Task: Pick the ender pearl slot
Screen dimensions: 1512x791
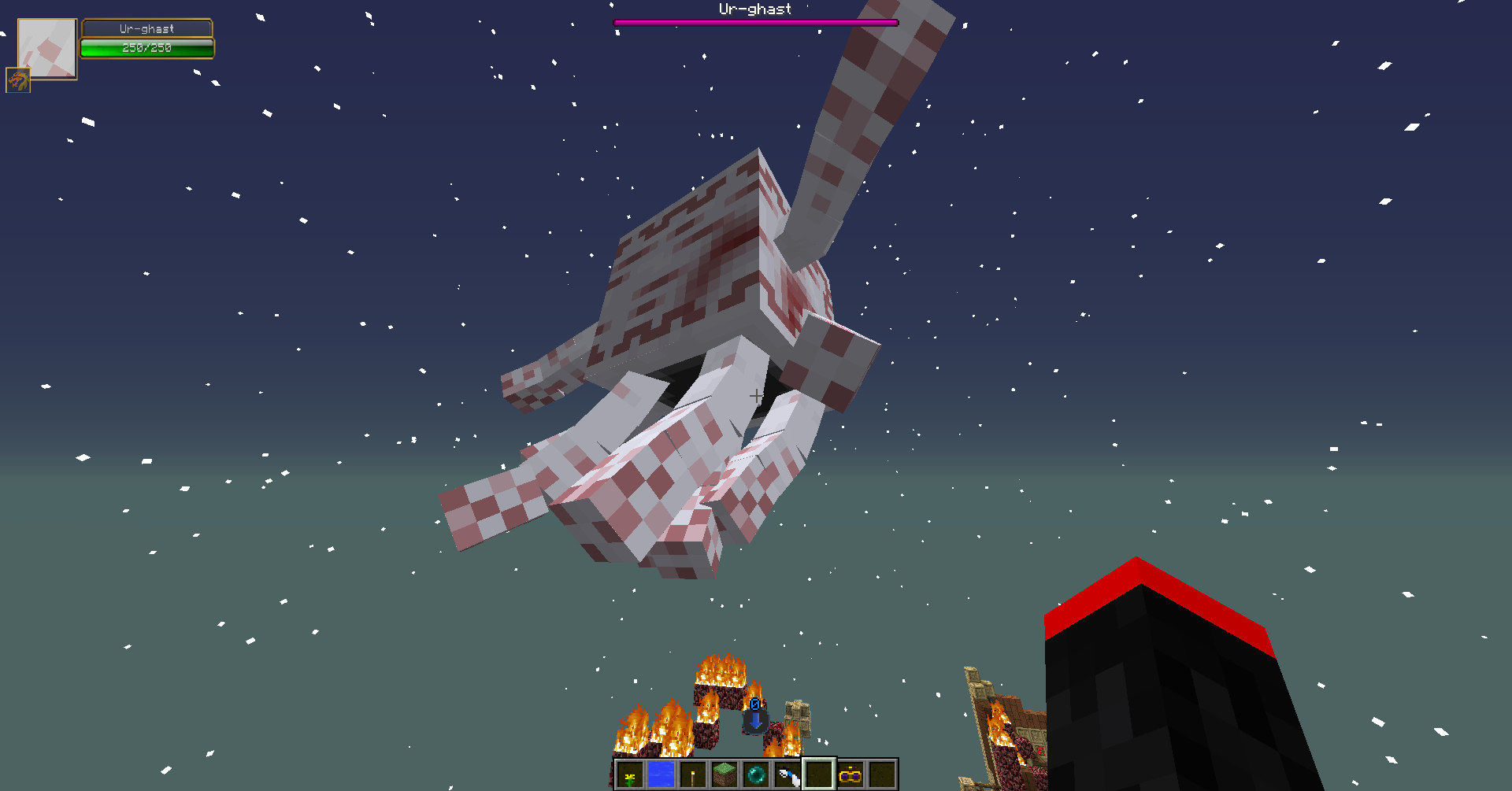Action: pyautogui.click(x=756, y=775)
